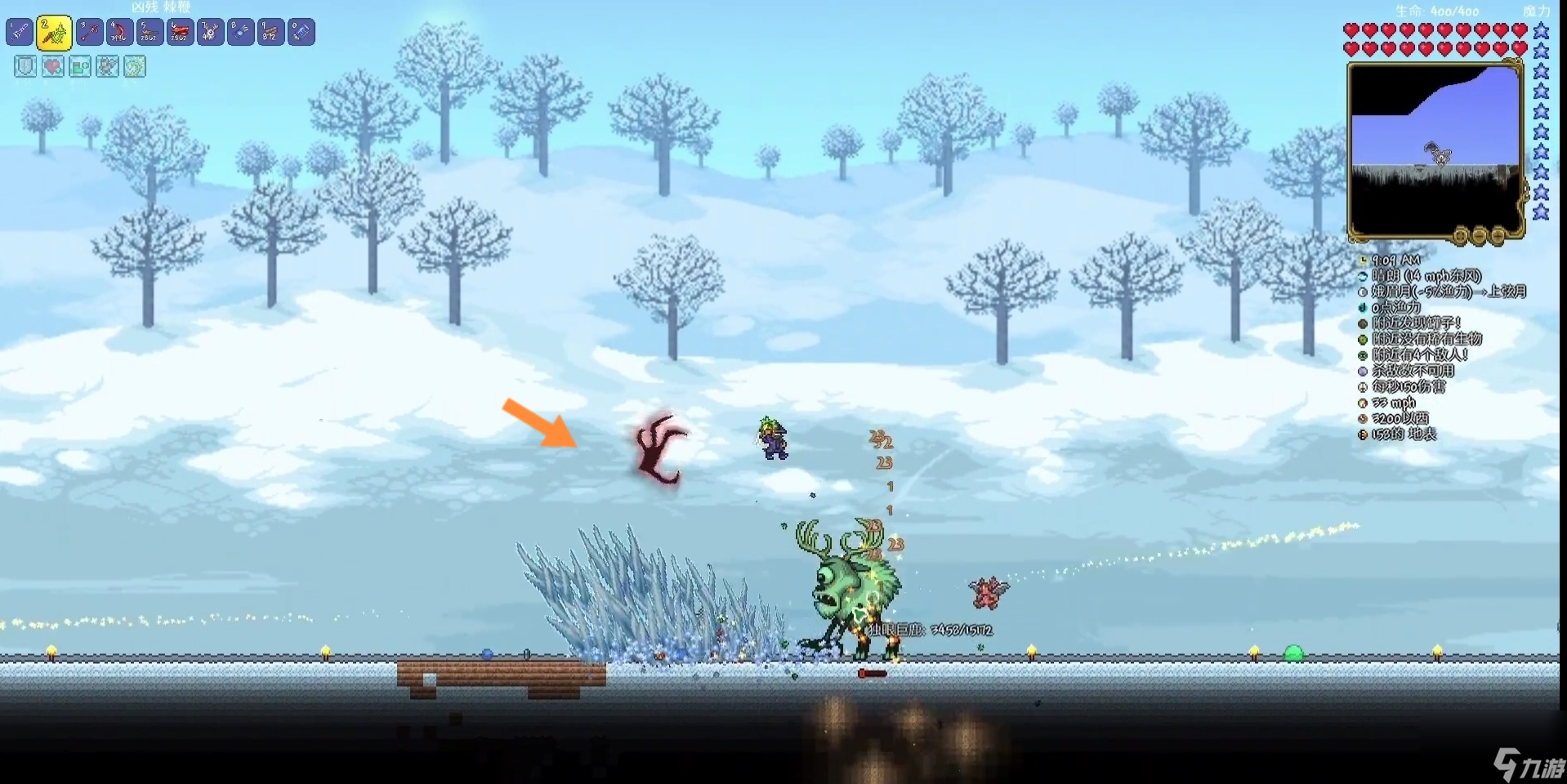Select the sword in hotbar slot 1
Screen dimensions: 1567x784
[x=20, y=32]
